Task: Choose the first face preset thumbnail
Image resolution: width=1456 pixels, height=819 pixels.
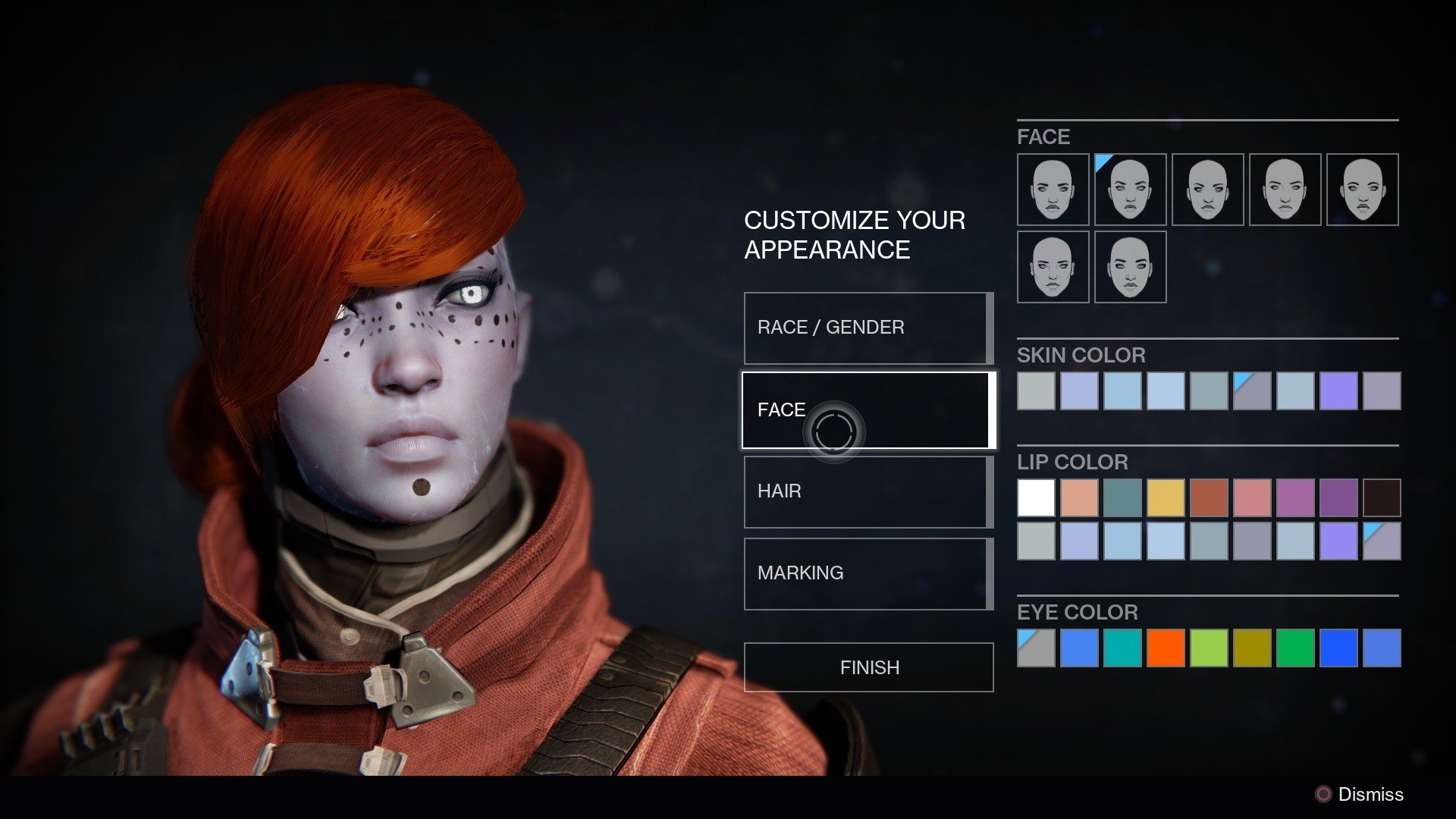Action: (1053, 190)
